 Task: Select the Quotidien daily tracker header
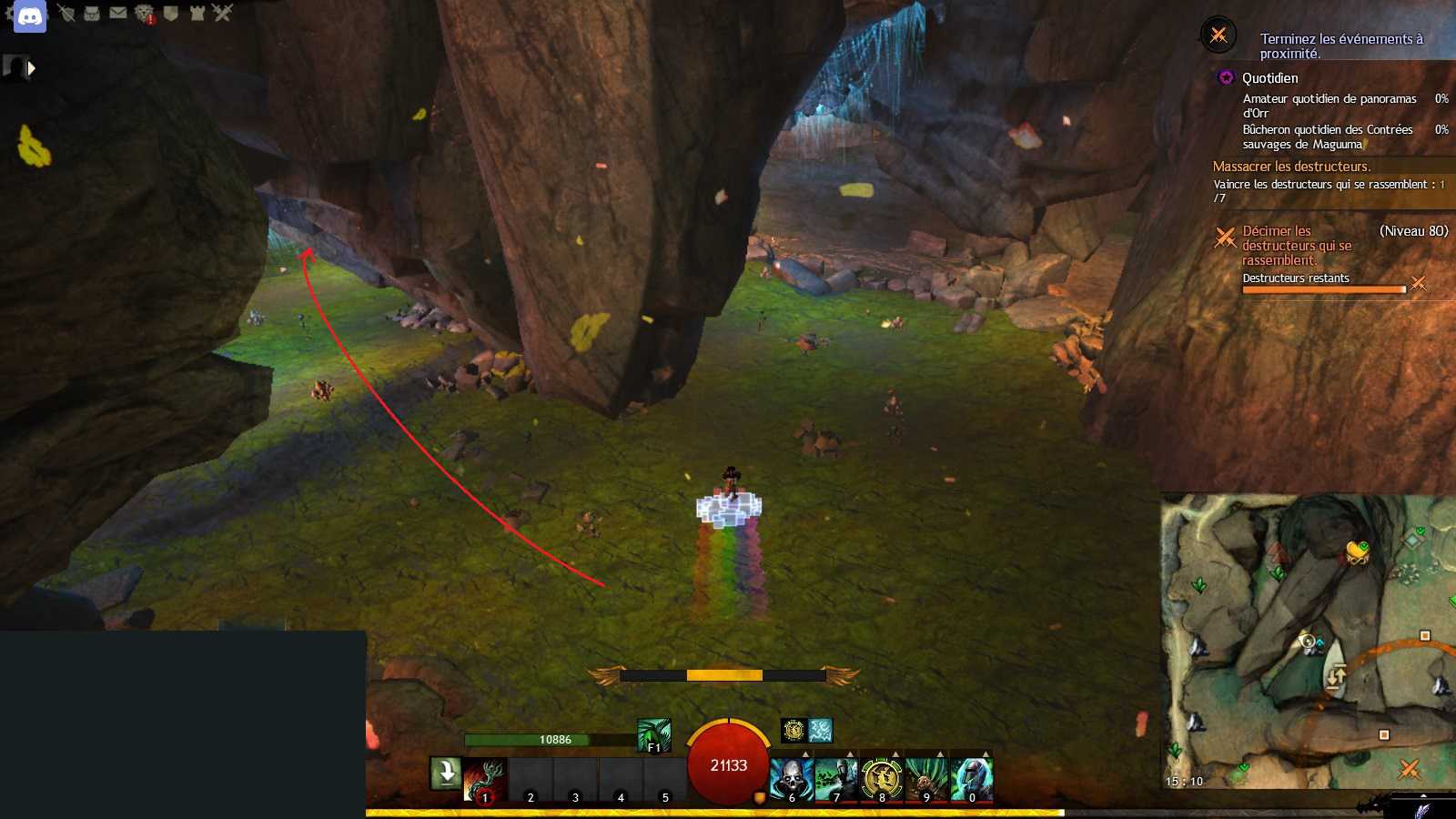1270,78
